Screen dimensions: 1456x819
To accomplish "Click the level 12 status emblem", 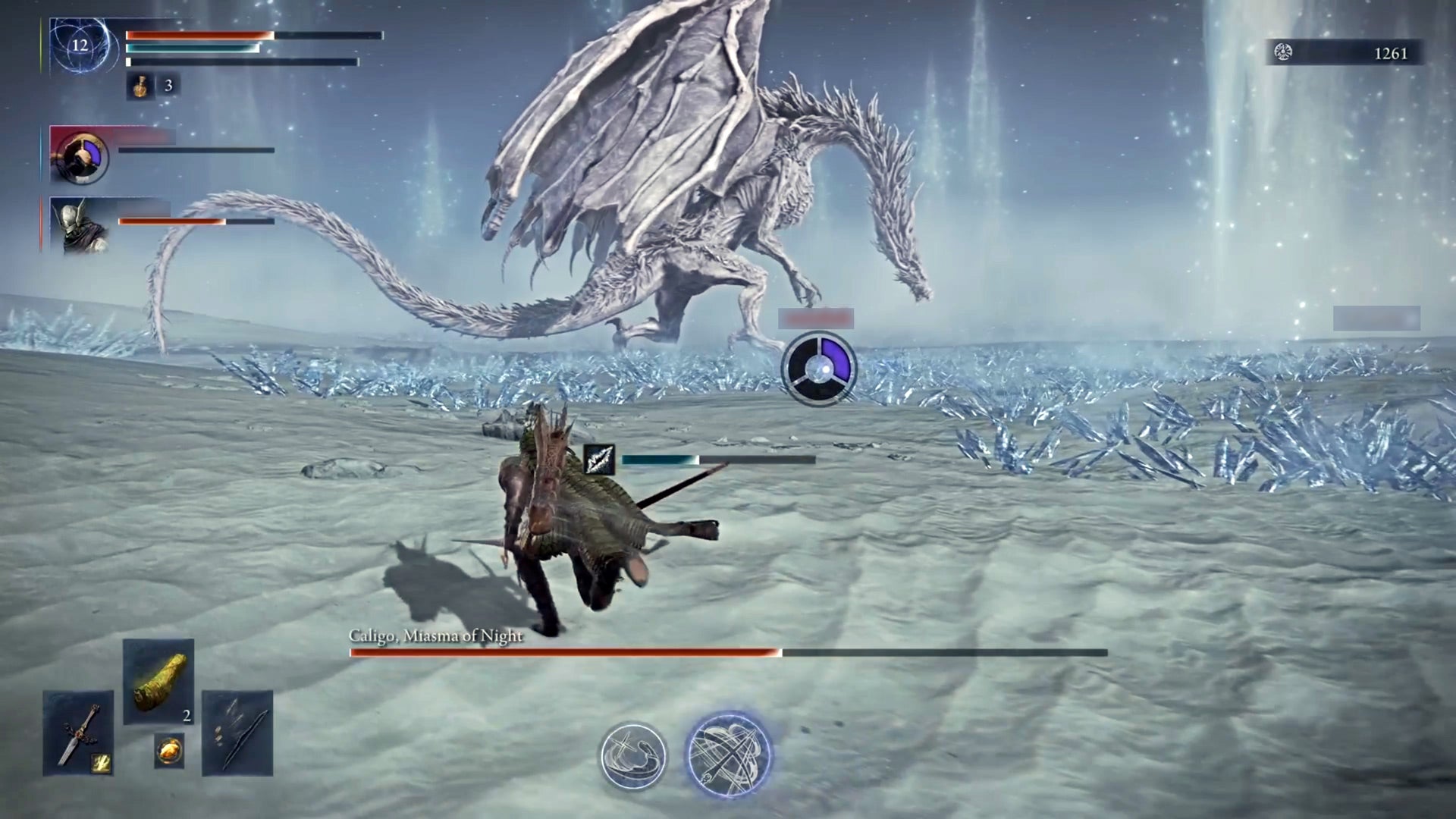I will pos(78,47).
